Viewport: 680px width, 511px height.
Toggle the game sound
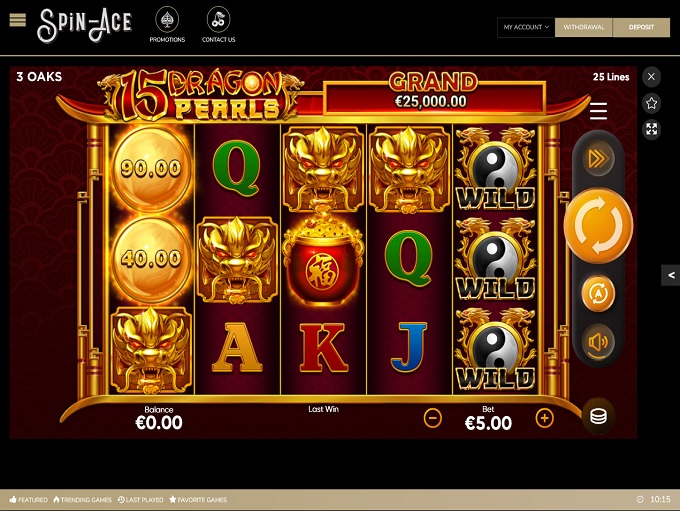(598, 343)
